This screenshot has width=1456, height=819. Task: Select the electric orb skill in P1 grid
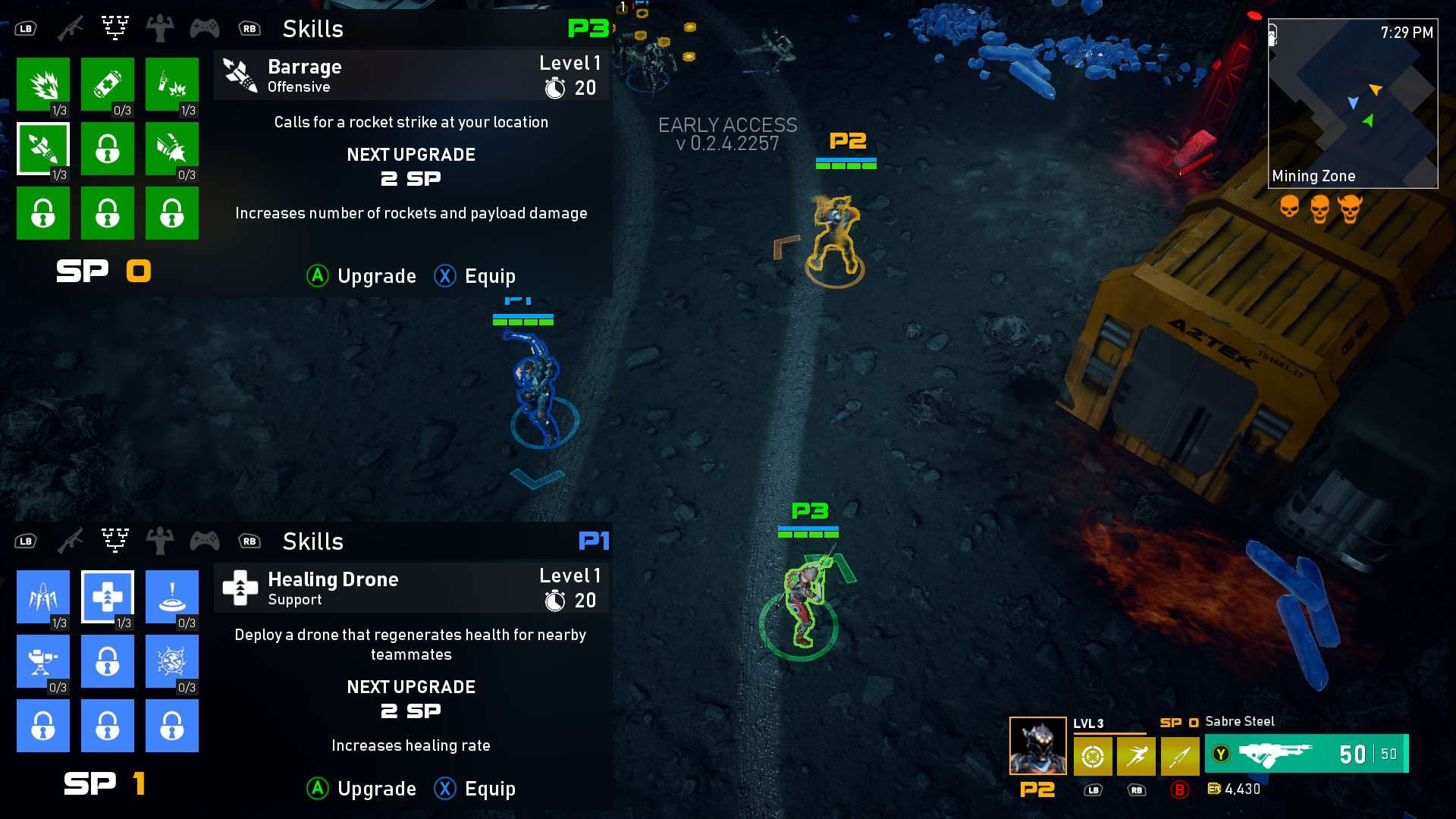172,661
